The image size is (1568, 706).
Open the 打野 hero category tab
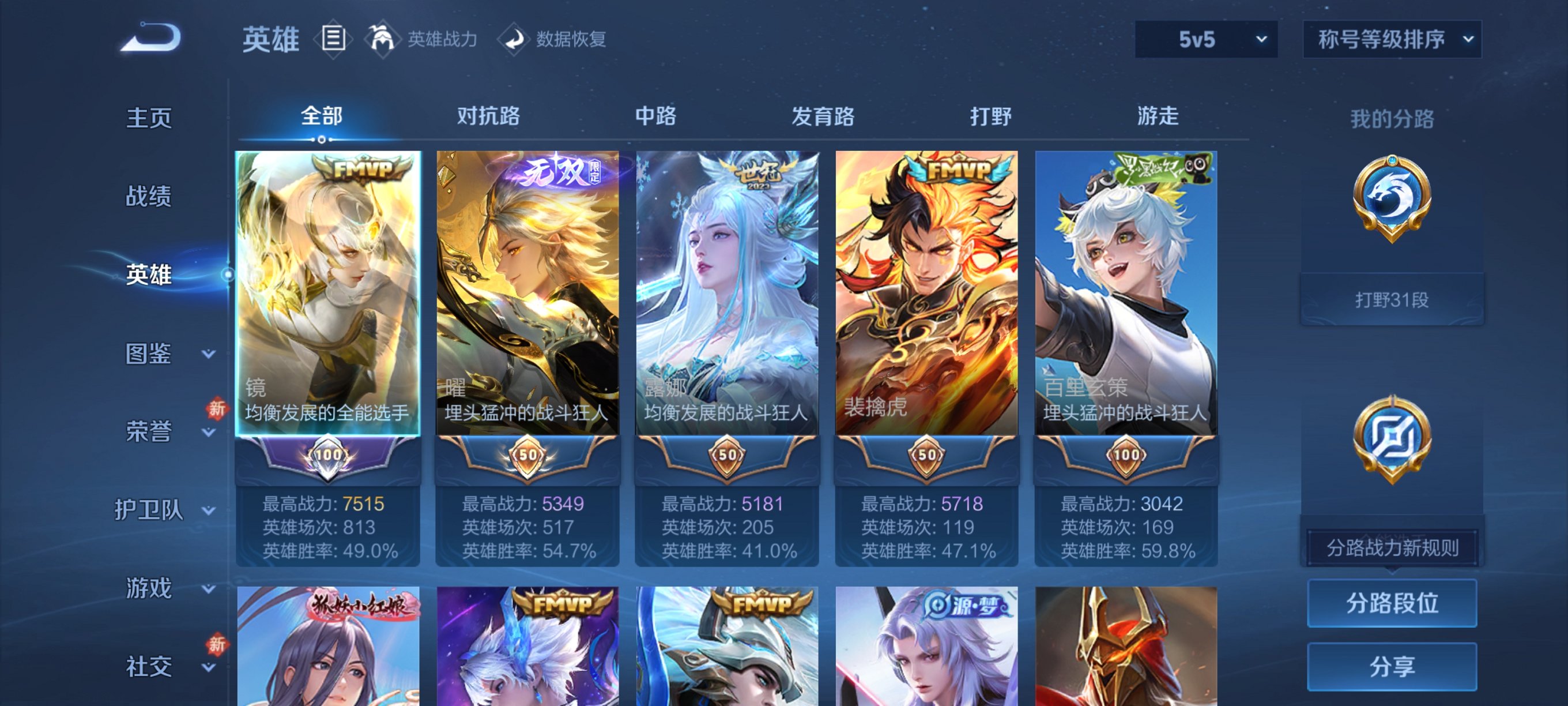[x=992, y=117]
